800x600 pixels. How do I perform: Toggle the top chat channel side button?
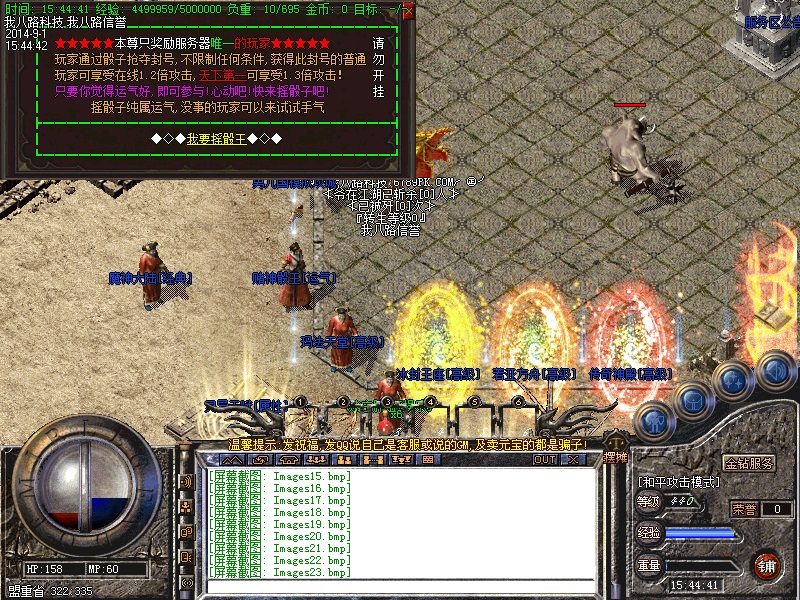[186, 482]
